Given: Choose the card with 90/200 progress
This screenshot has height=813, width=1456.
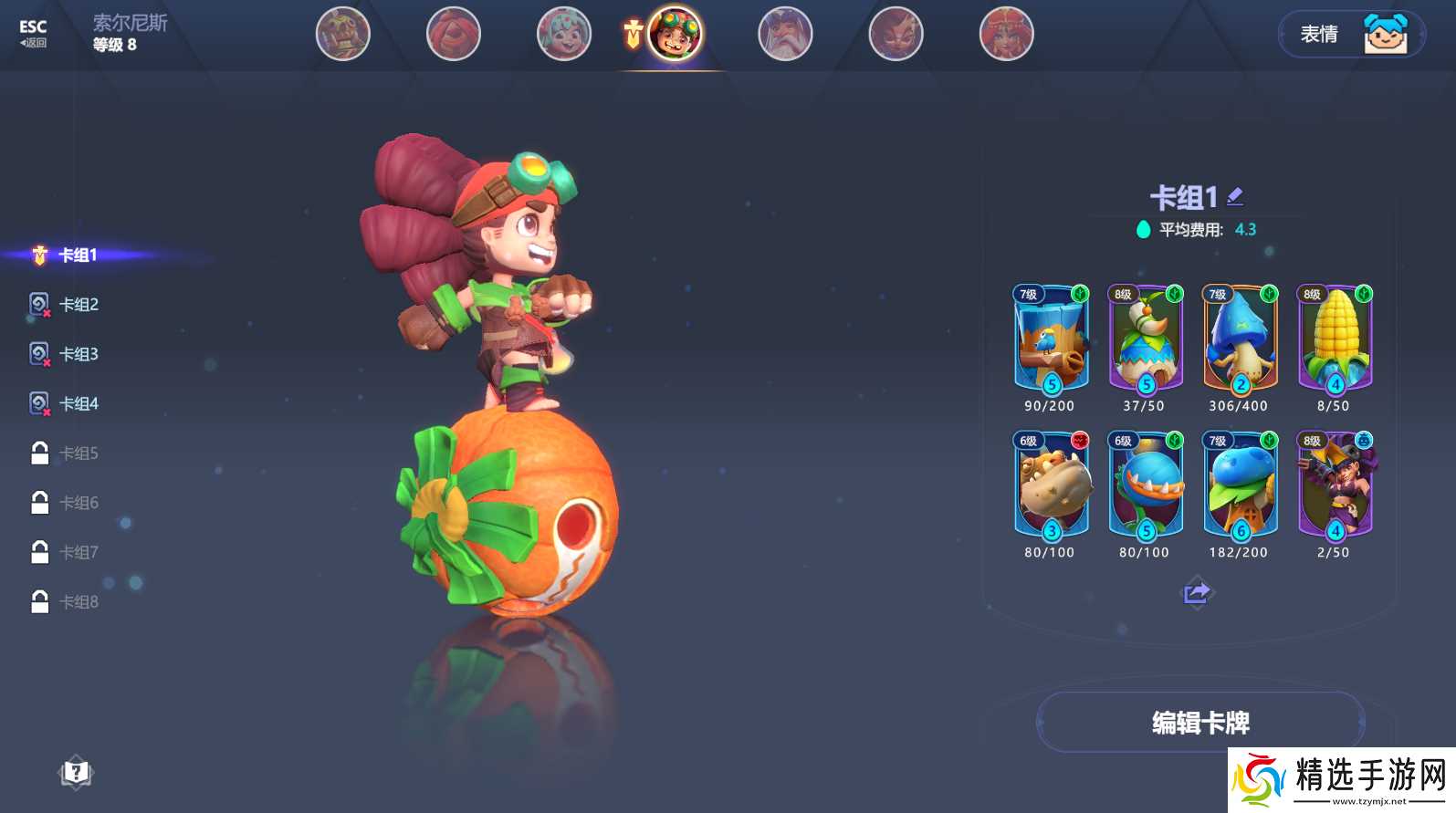Looking at the screenshot, I should (x=1051, y=339).
